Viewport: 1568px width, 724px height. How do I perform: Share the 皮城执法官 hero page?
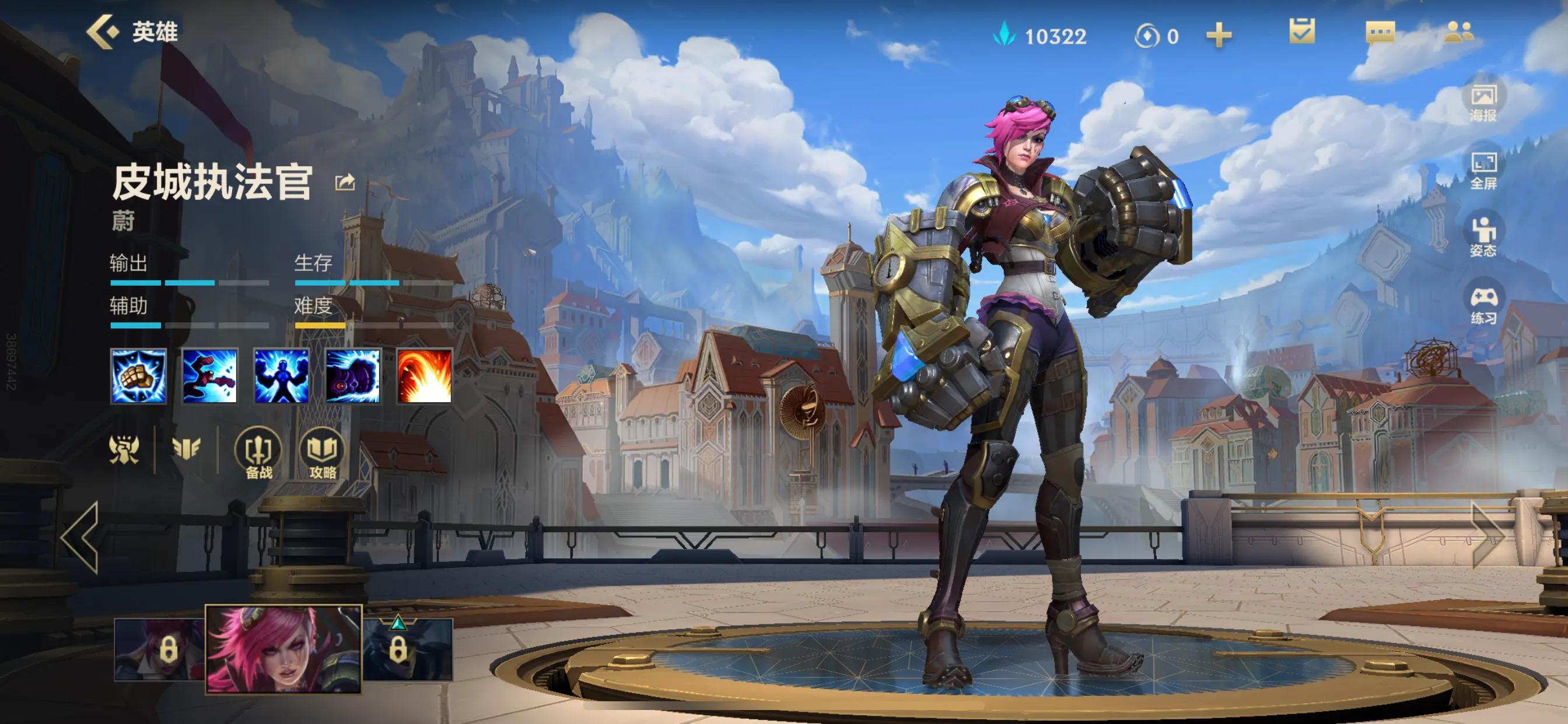[345, 182]
